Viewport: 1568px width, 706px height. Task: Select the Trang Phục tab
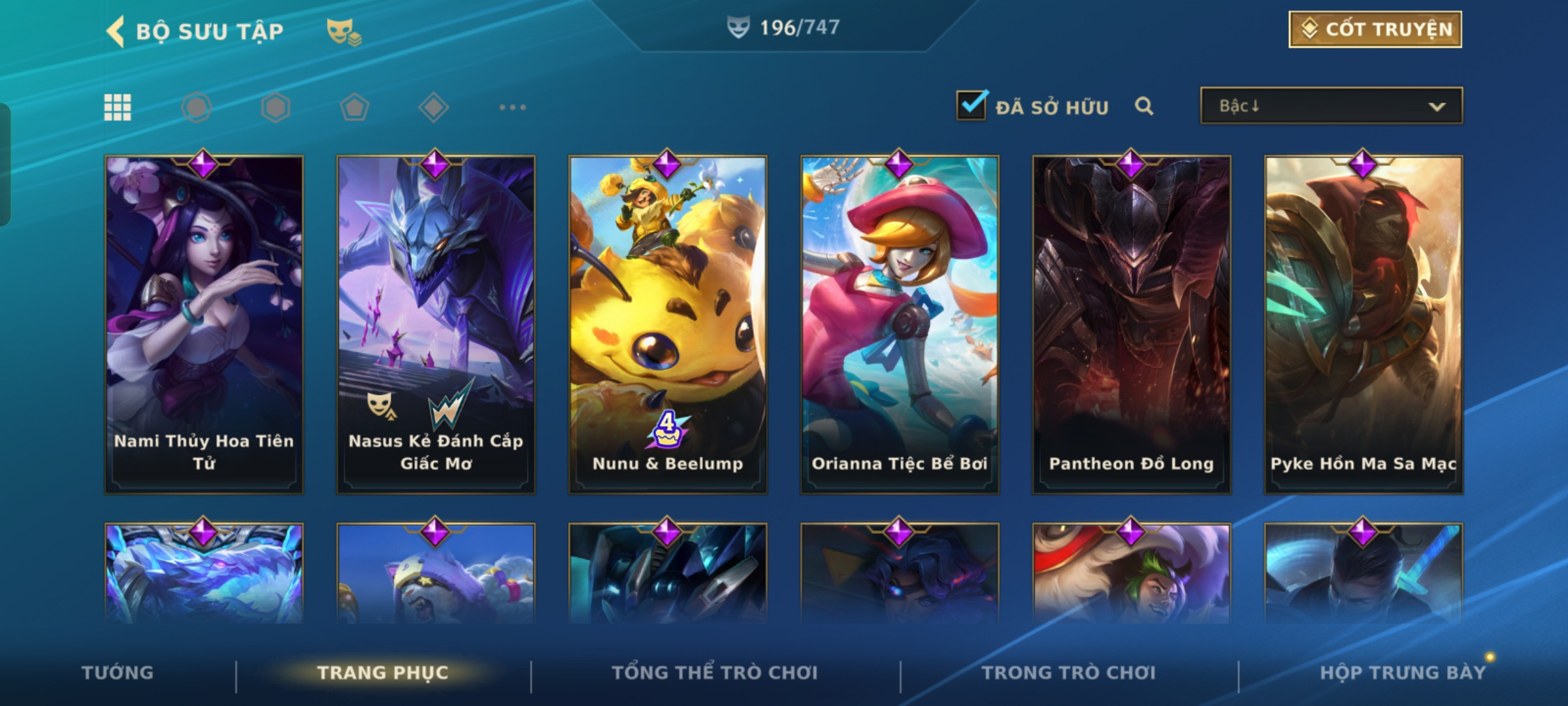click(x=383, y=673)
